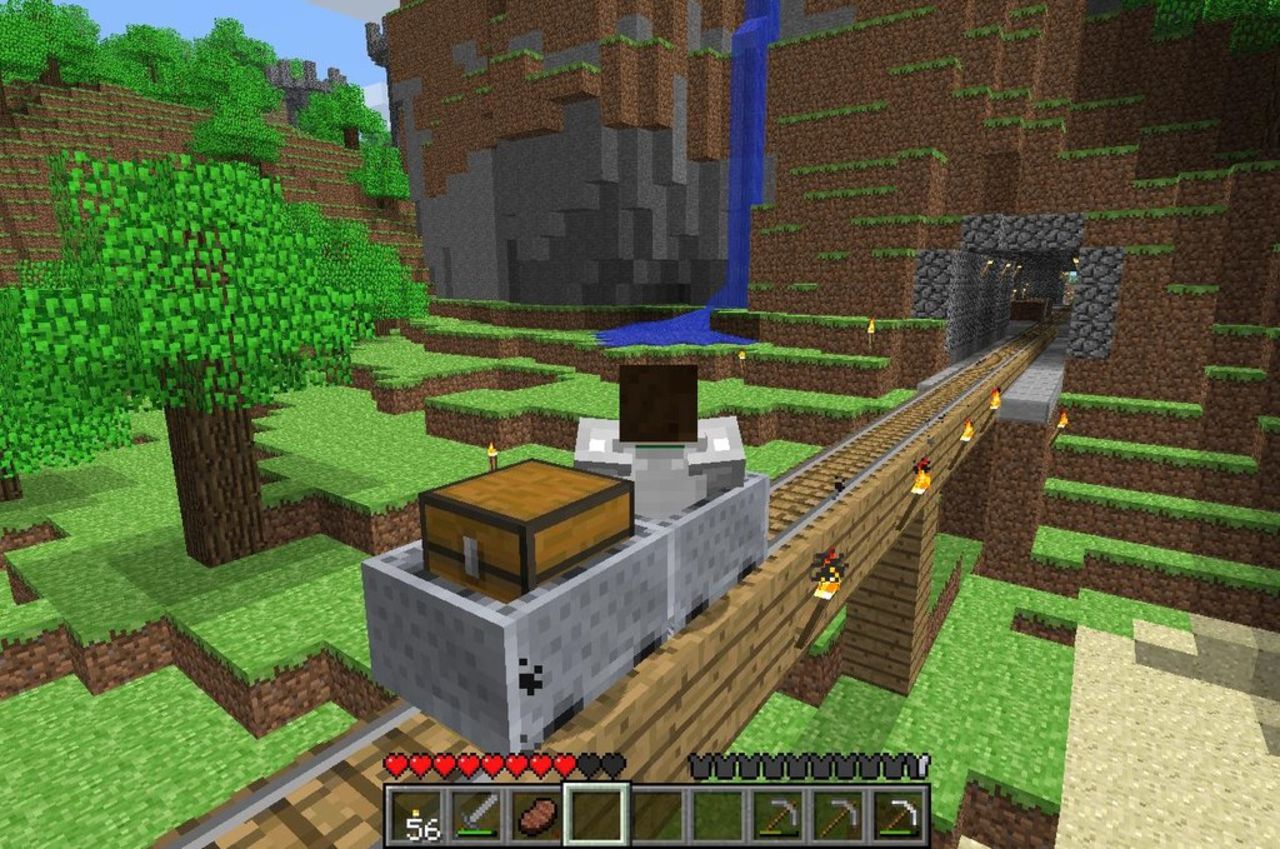Select the cooked porkchop in the hotbar
The image size is (1280, 849).
537,815
